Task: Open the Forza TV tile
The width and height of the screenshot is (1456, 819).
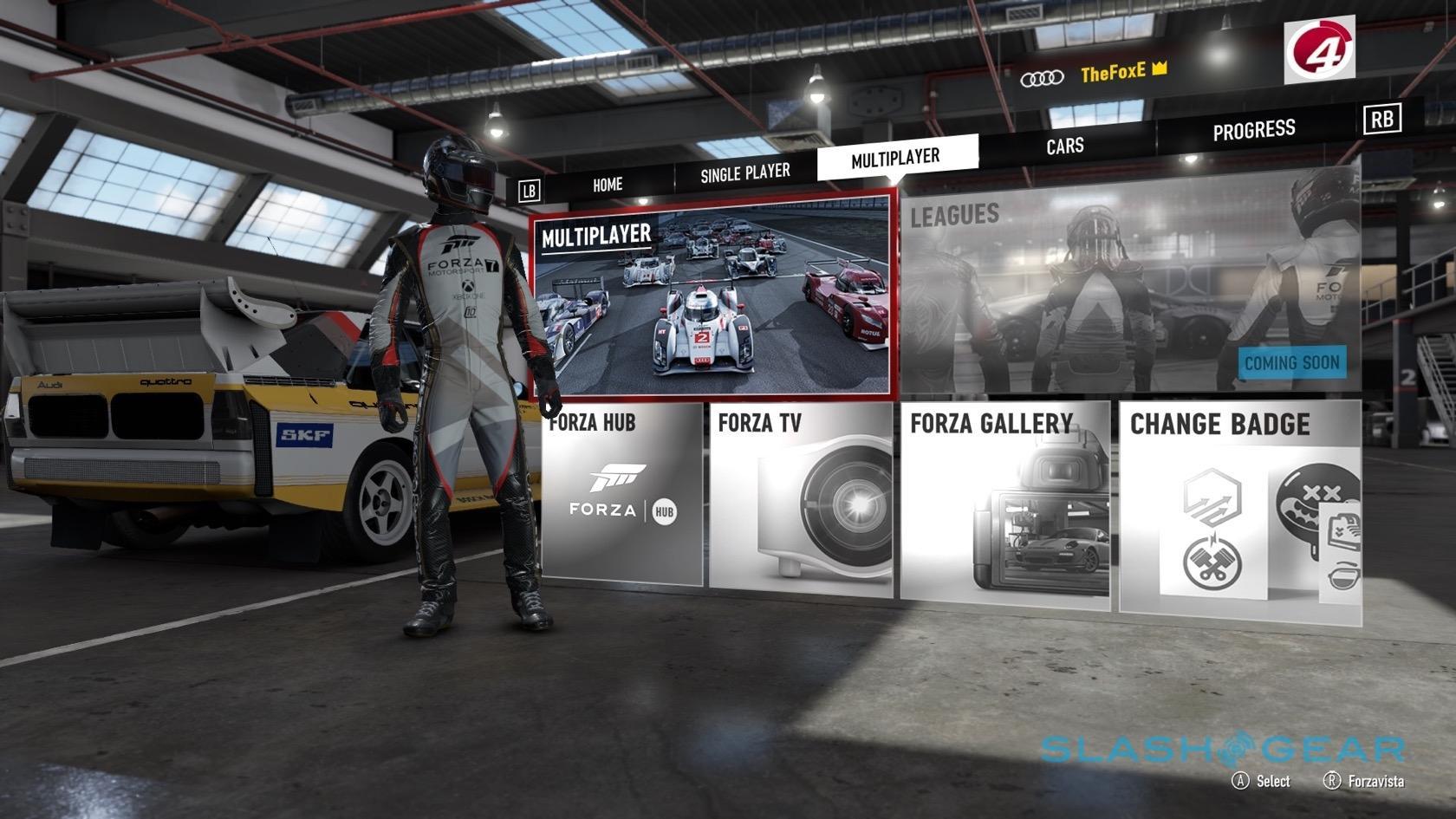Action: 800,499
